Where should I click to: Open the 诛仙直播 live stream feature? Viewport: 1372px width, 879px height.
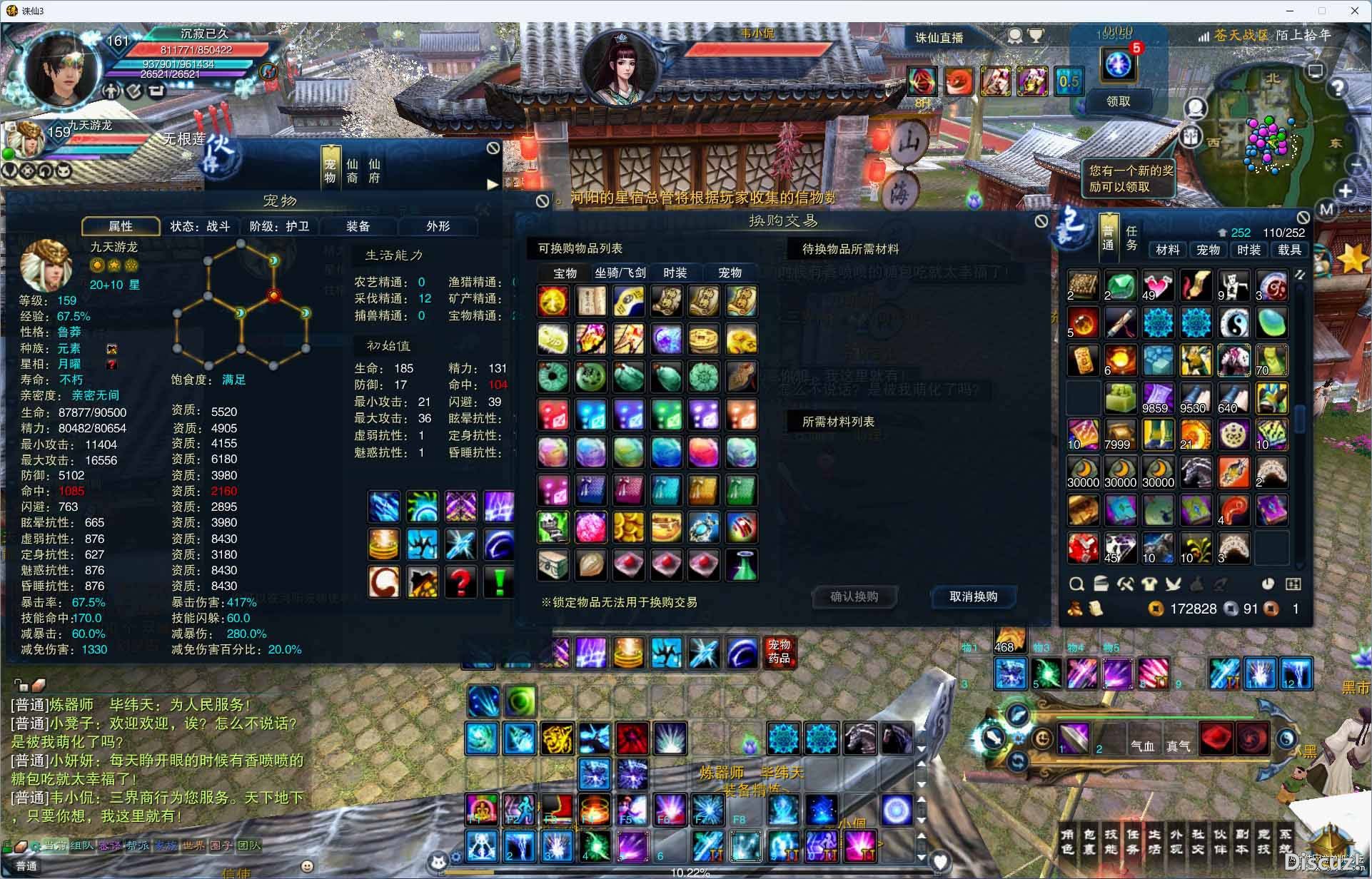tap(939, 37)
